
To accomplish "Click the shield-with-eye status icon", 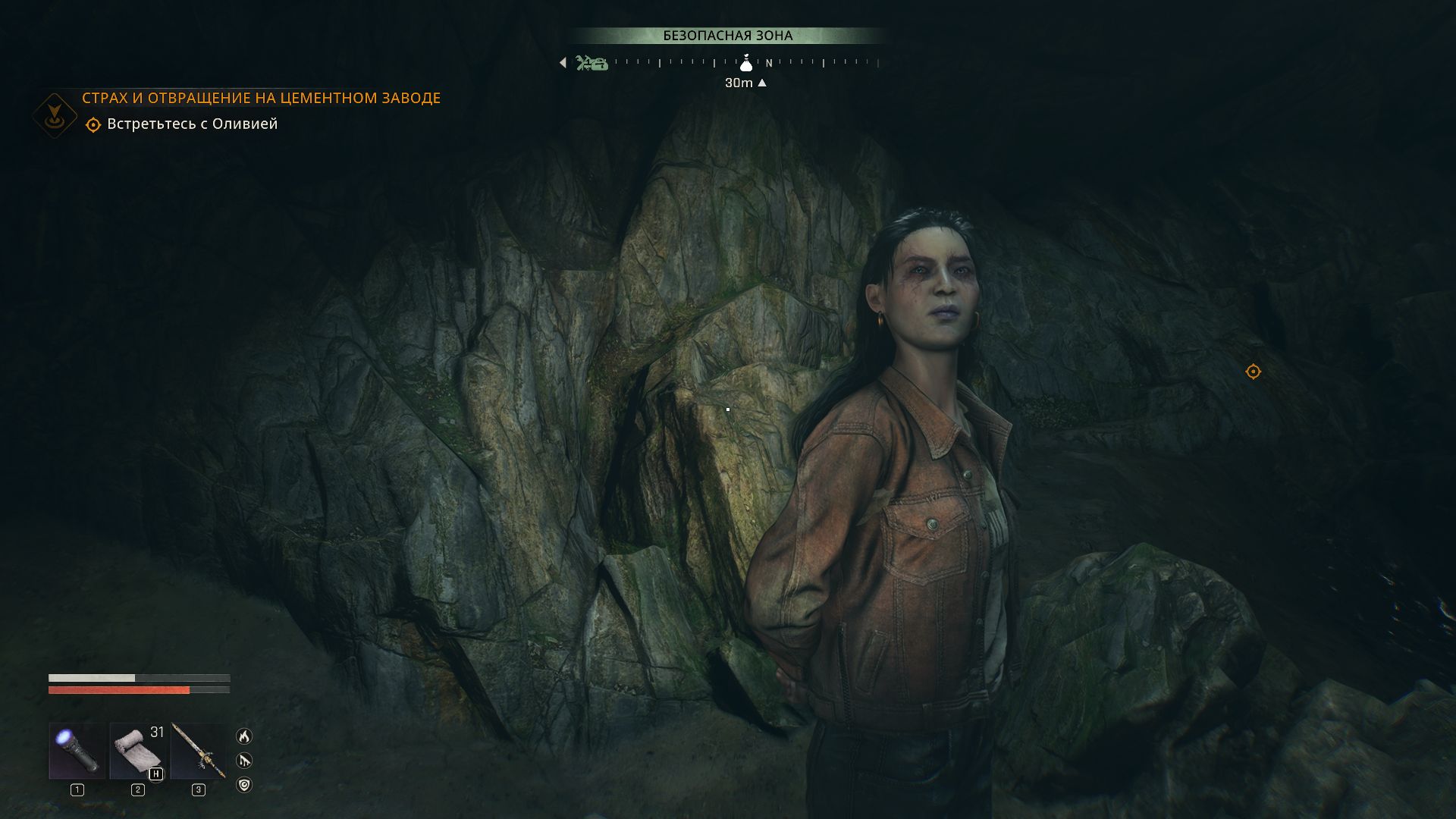I will (x=244, y=785).
